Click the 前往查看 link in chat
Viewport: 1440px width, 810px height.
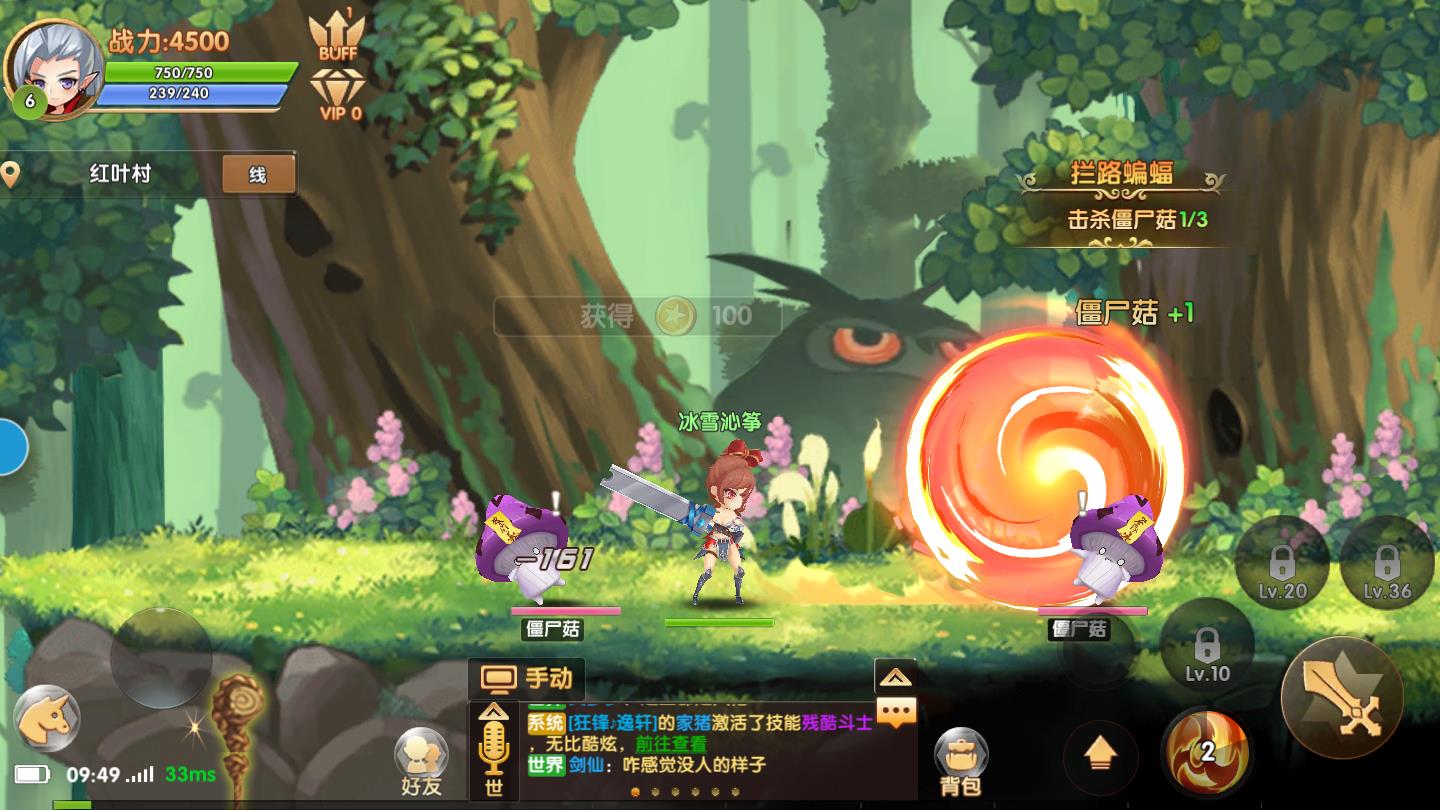(670, 744)
